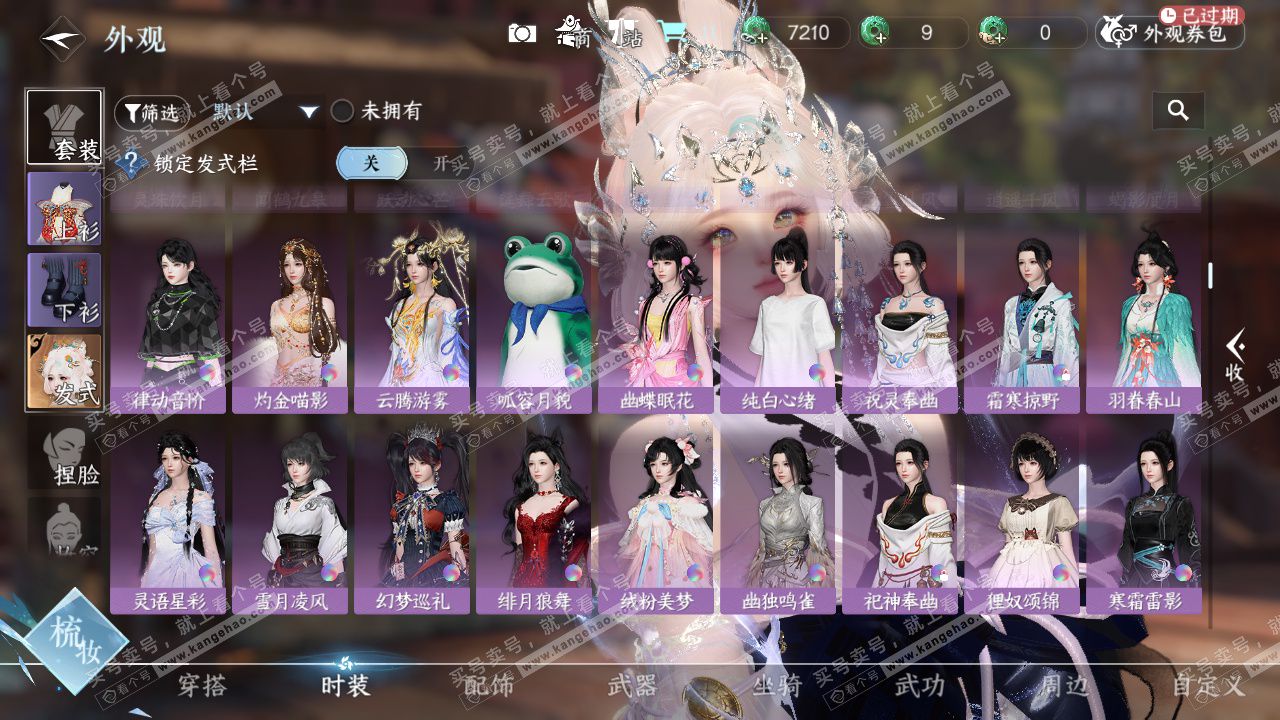Switch to the 穿搭 bottom tab
The height and width of the screenshot is (720, 1280).
202,685
